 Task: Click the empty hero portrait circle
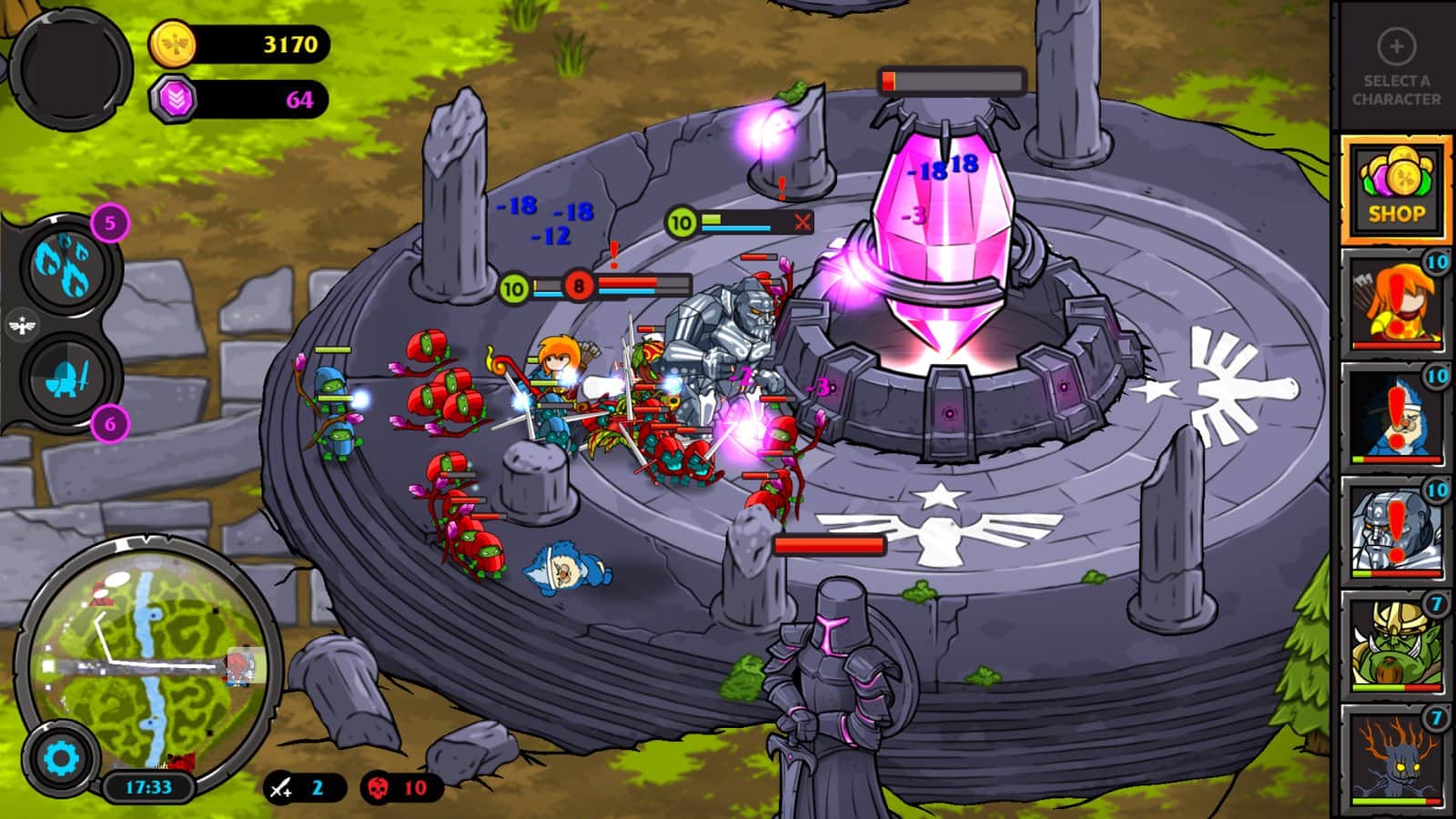(71, 66)
